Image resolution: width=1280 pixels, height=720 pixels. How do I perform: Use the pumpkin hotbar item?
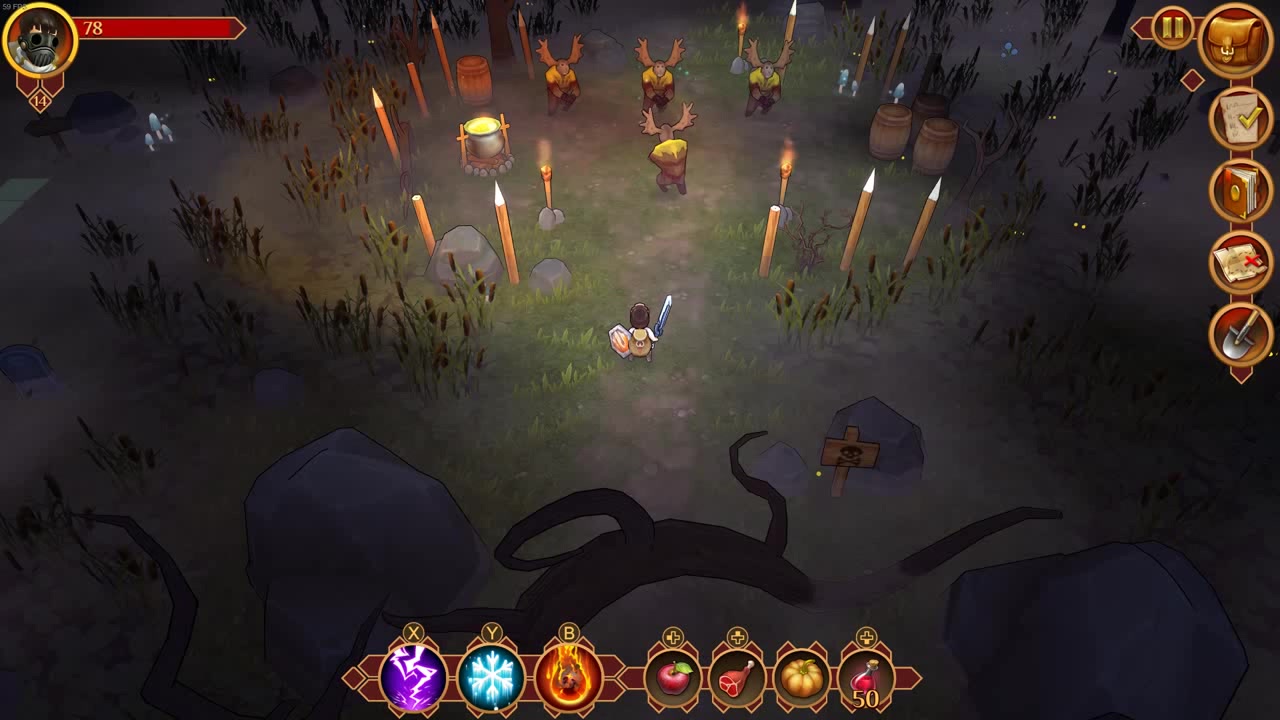click(801, 678)
